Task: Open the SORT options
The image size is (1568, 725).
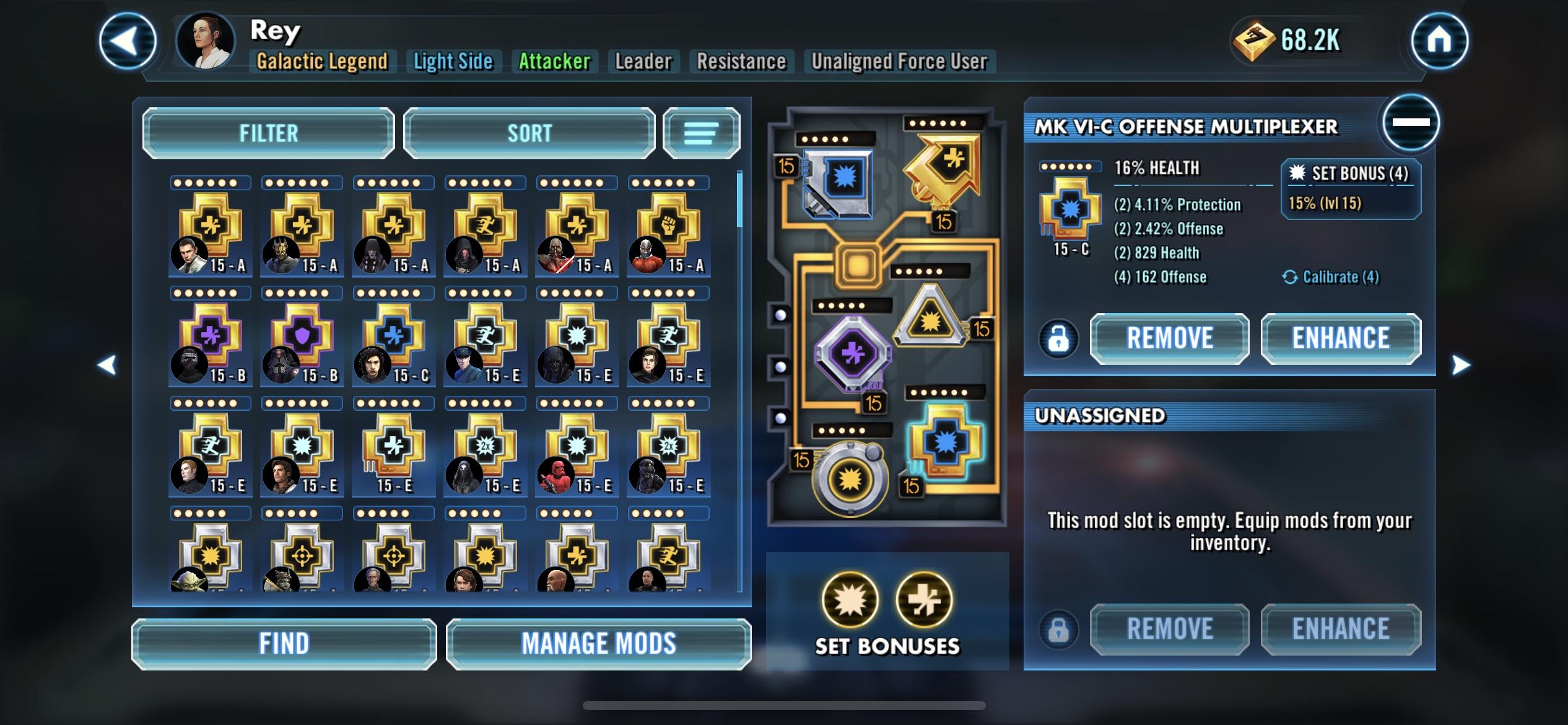Action: [x=529, y=133]
